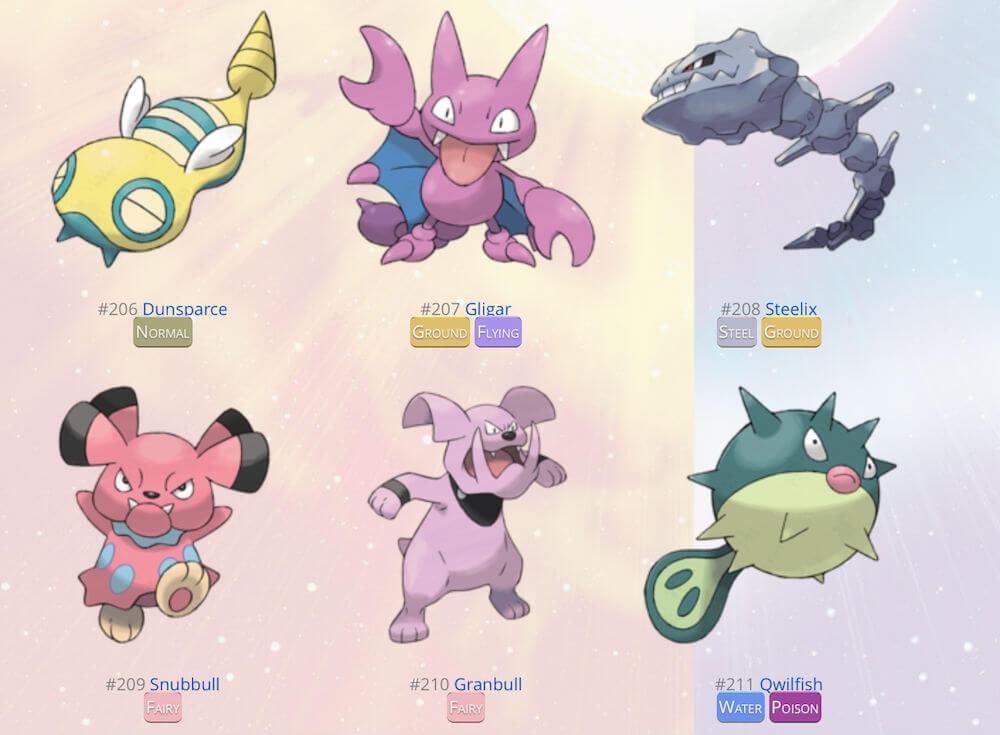This screenshot has width=1000, height=735.
Task: Open the Granbull name link
Action: click(488, 684)
